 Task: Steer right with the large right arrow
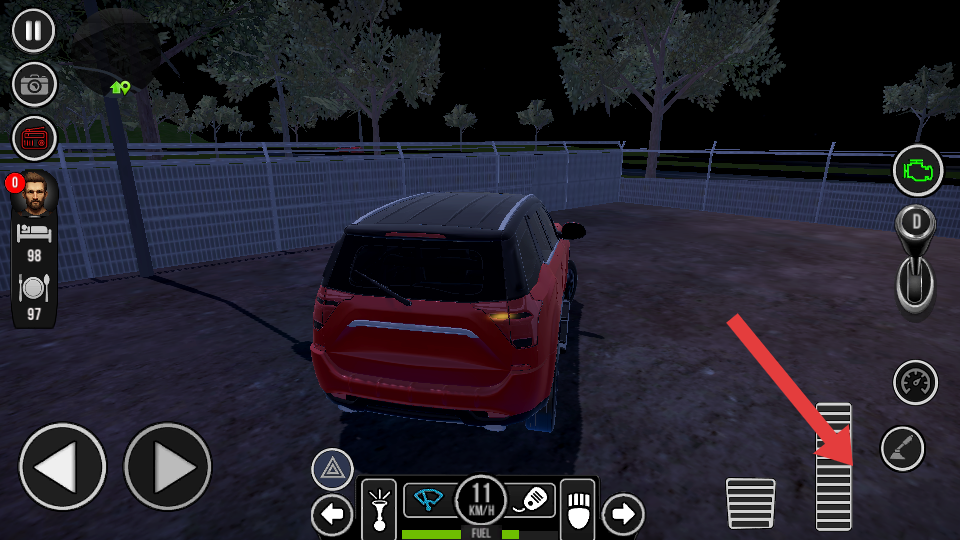coord(167,467)
